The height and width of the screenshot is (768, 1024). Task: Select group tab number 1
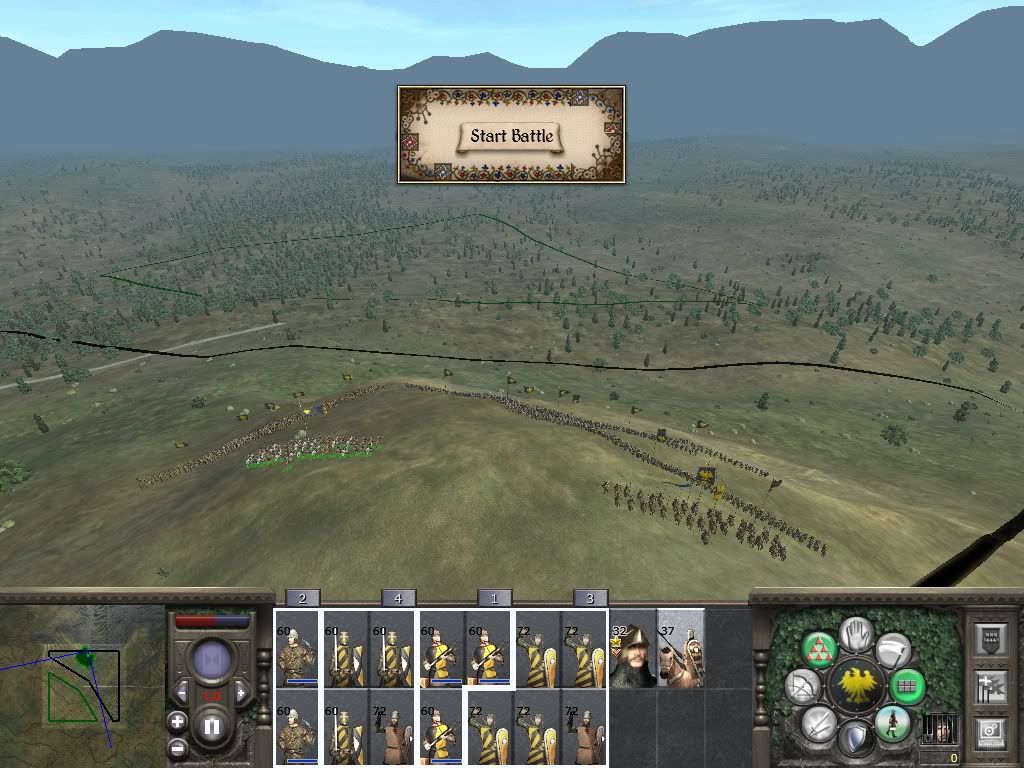[494, 598]
